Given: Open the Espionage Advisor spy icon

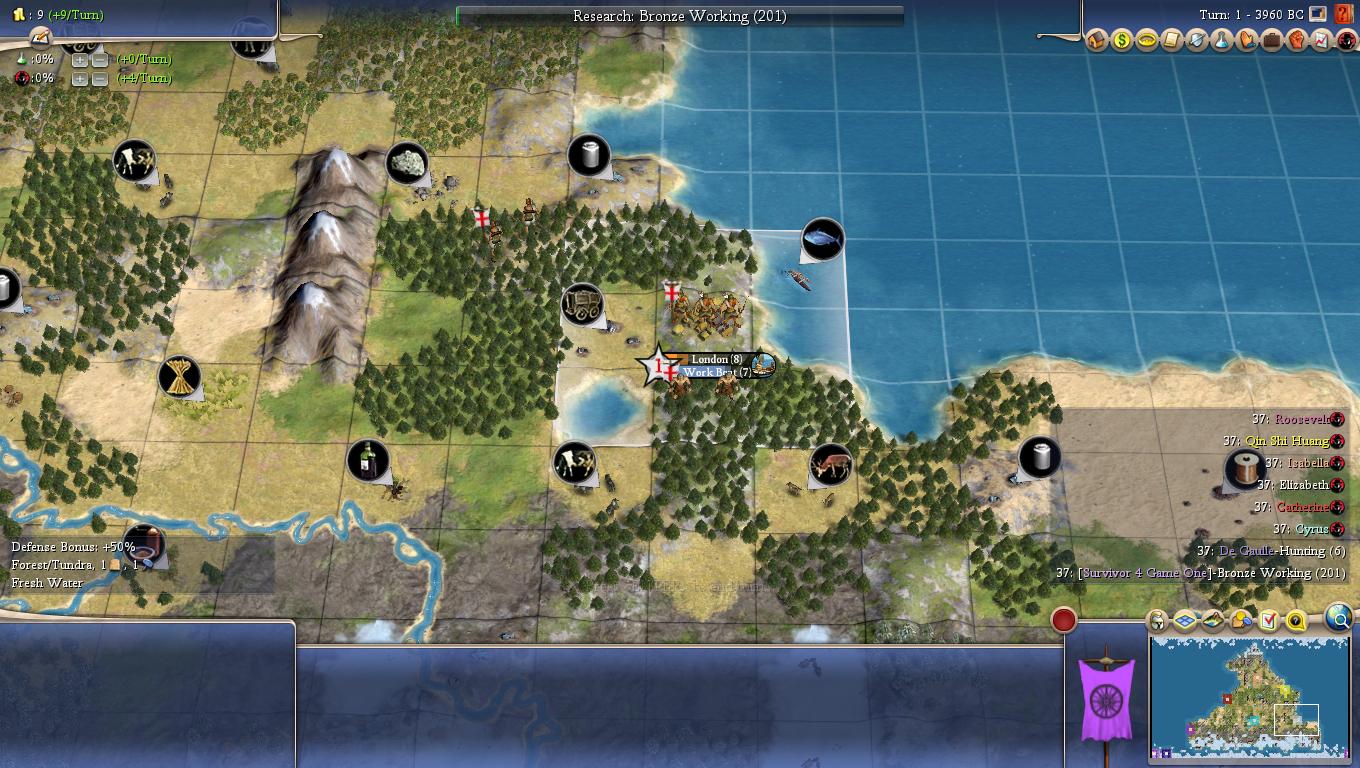Looking at the screenshot, I should click(x=1346, y=41).
